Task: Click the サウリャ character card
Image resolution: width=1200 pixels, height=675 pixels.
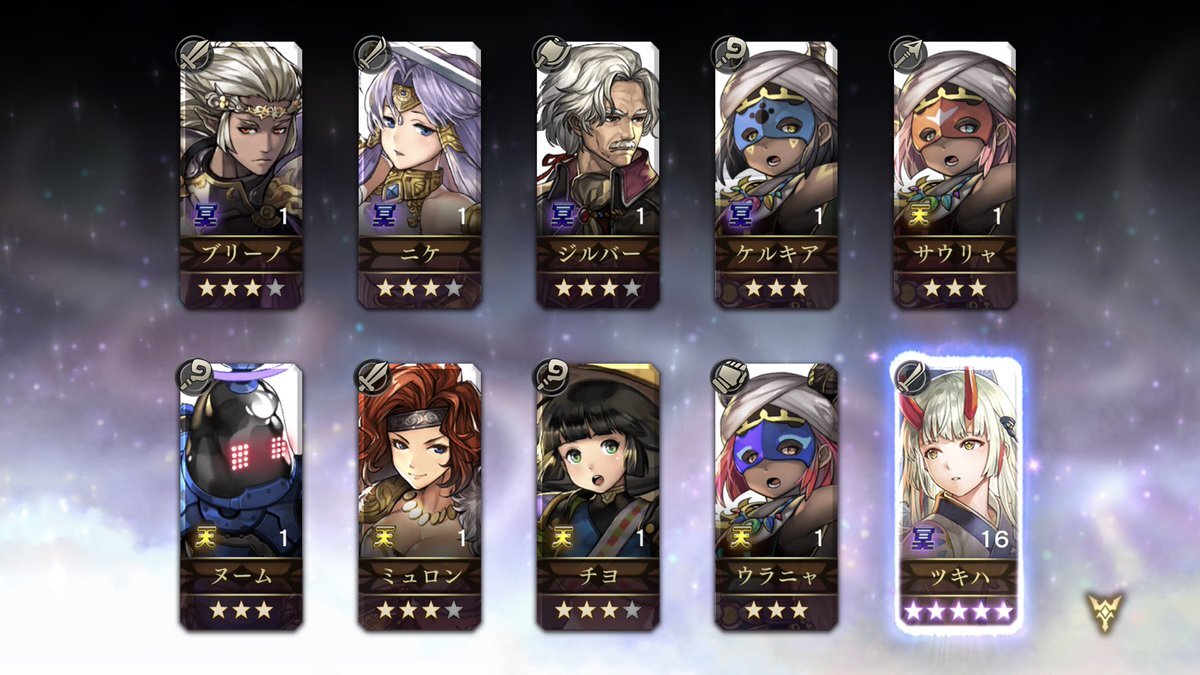Action: (954, 175)
